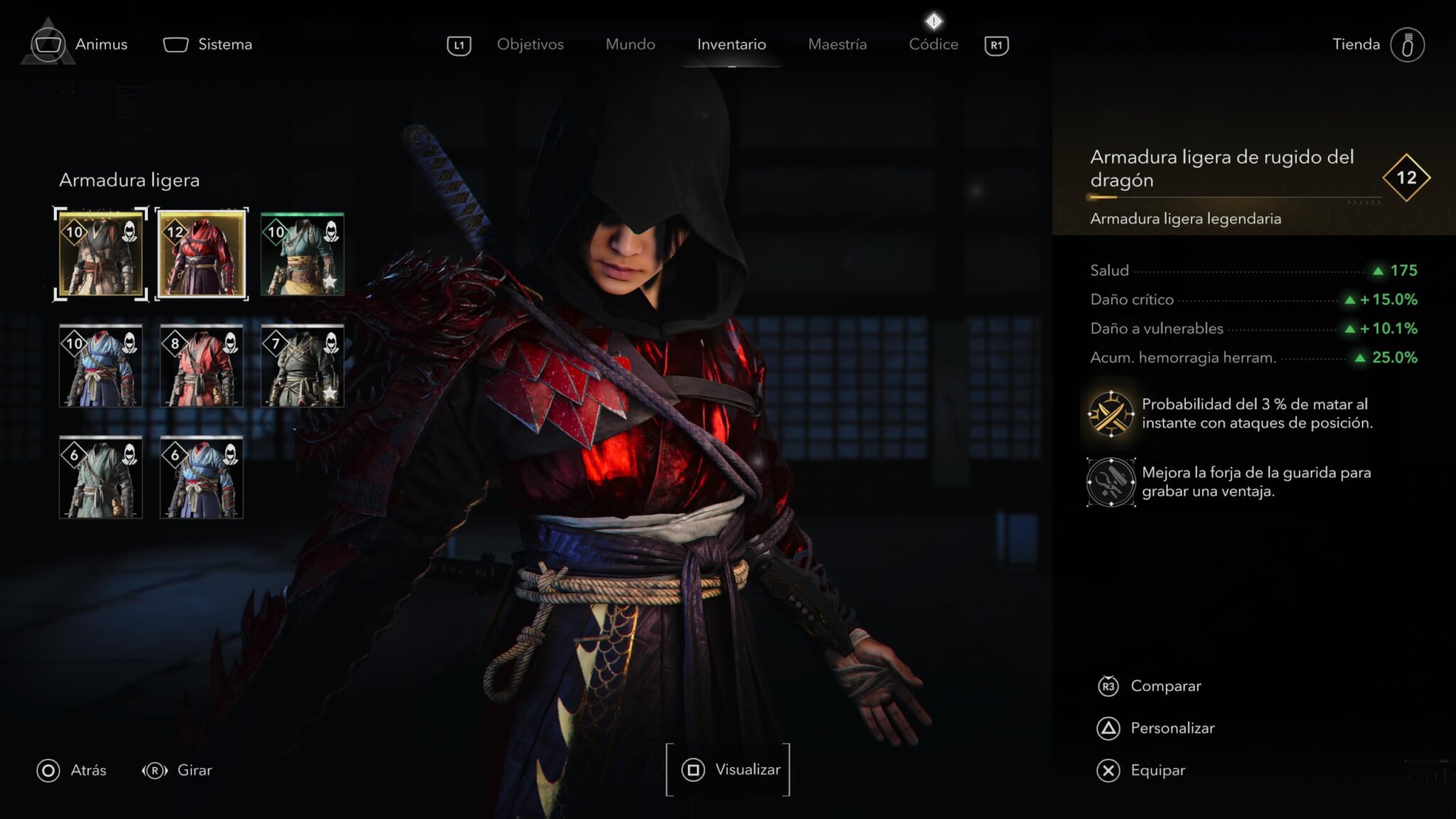Pick the level 10 blue armor
Viewport: 1456px width, 819px height.
coord(100,365)
